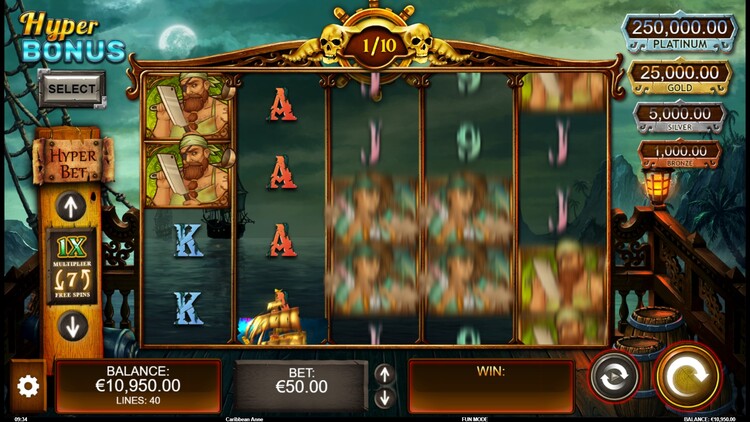Lower the bet amount with the down arrow
The height and width of the screenshot is (422, 750).
point(385,398)
